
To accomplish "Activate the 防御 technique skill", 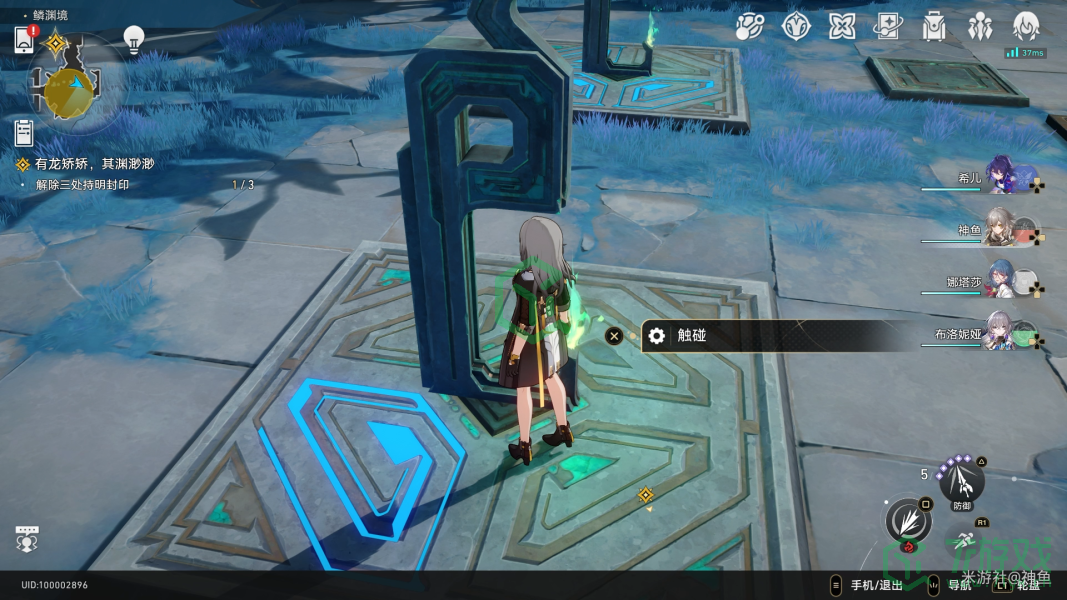I will (x=962, y=484).
